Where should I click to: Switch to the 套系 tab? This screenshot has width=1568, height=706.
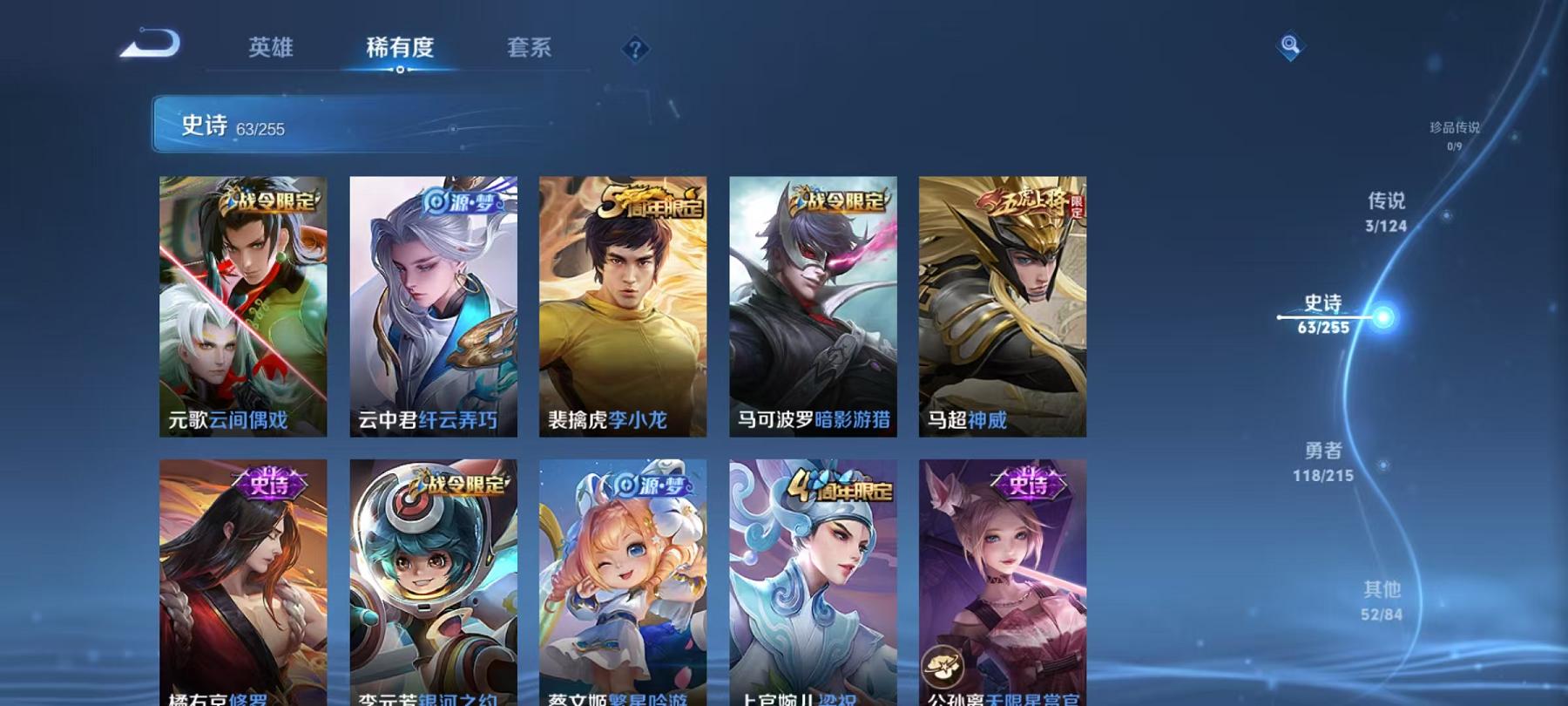point(531,50)
